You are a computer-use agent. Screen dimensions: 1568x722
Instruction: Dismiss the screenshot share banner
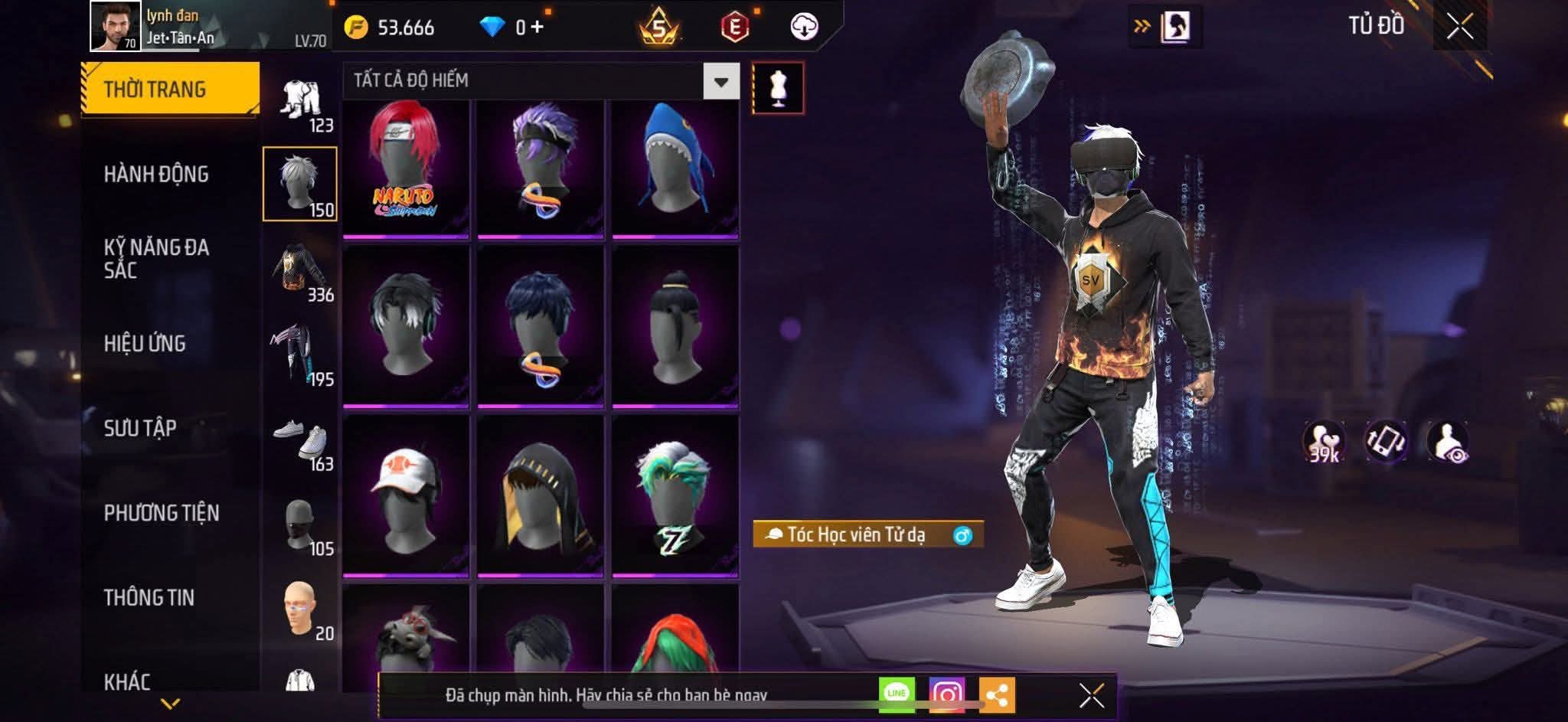click(x=1091, y=695)
